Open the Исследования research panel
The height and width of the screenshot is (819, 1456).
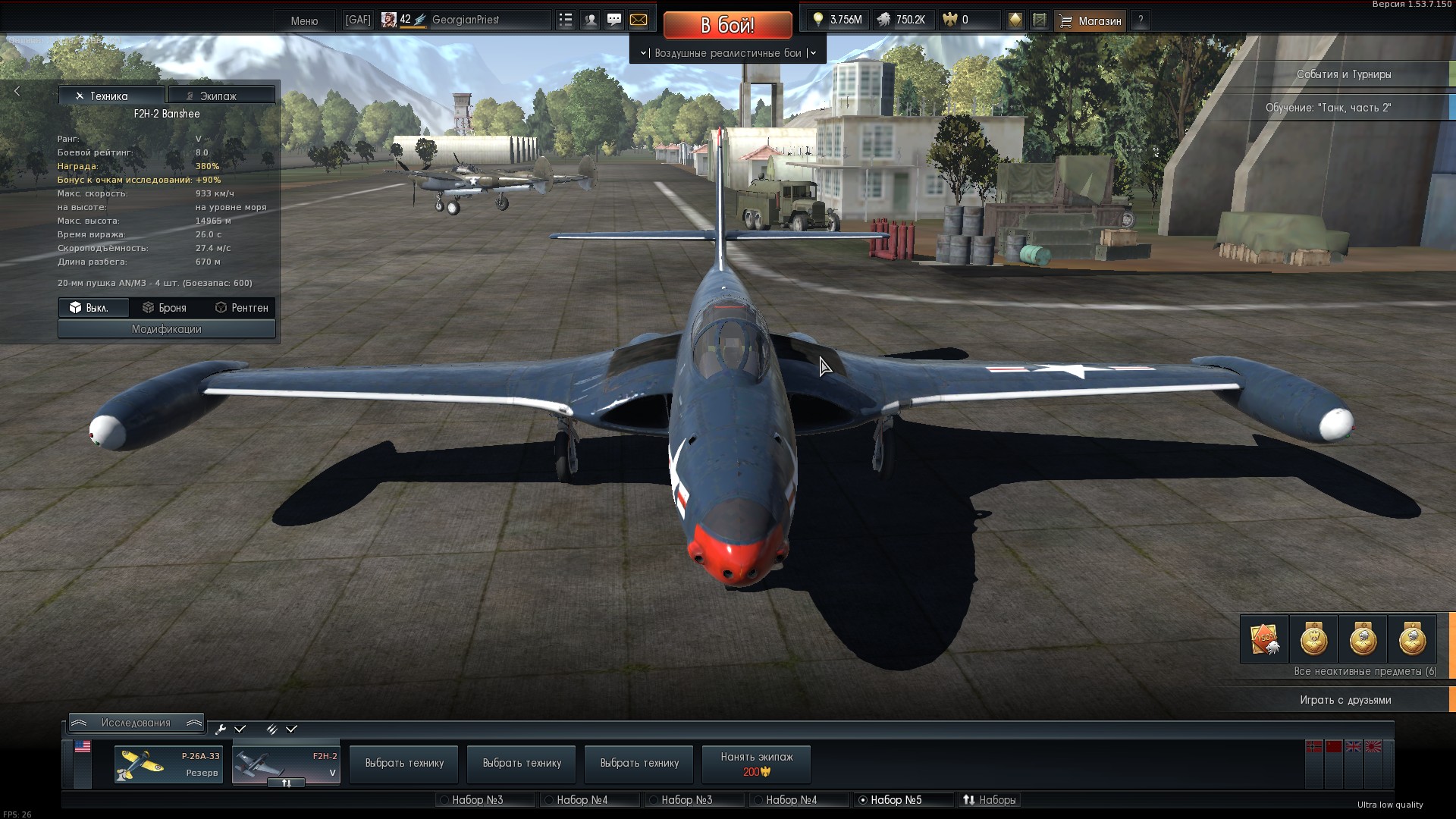coord(136,723)
